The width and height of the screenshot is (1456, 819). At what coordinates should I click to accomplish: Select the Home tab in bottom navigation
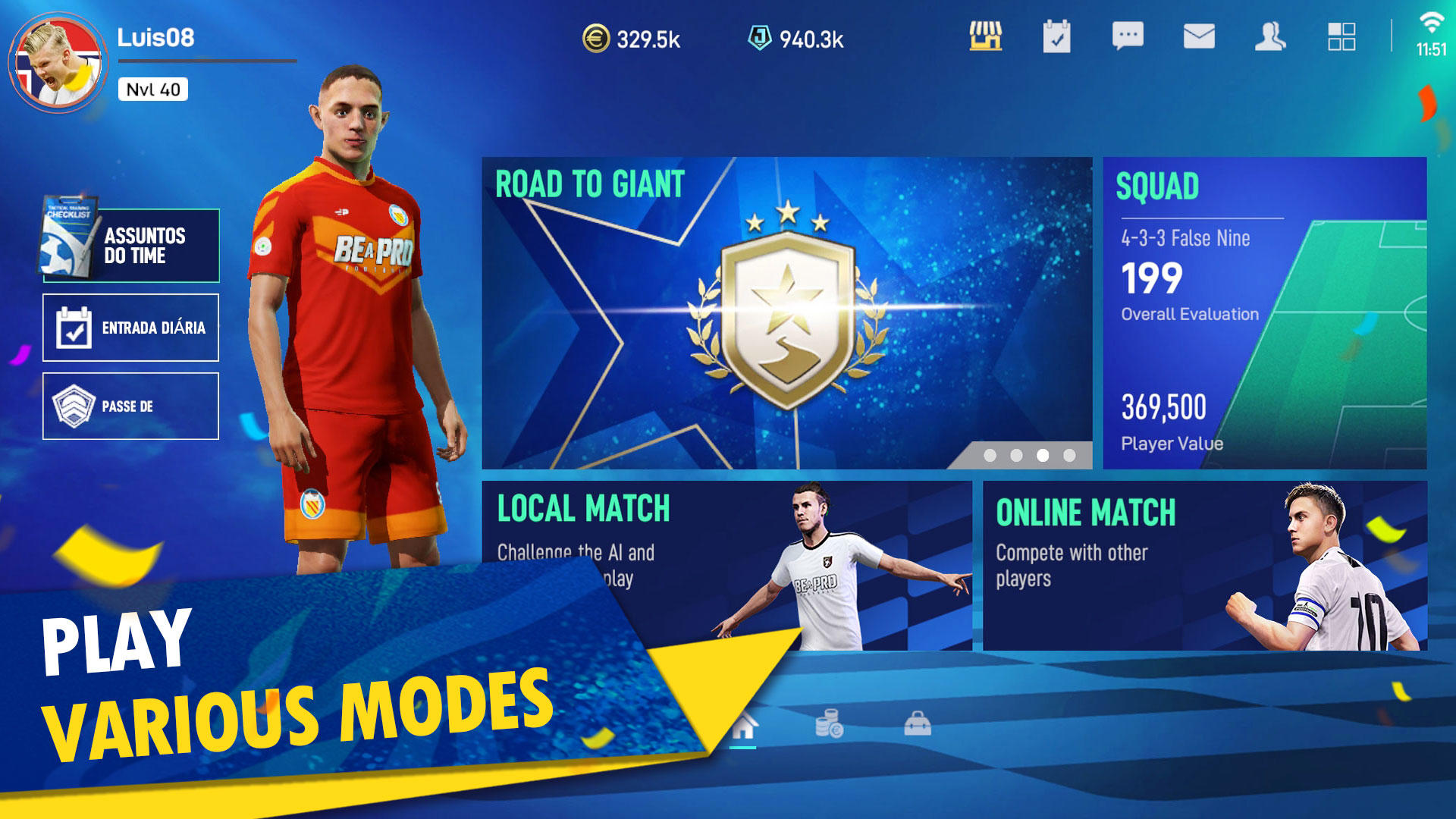point(744,724)
